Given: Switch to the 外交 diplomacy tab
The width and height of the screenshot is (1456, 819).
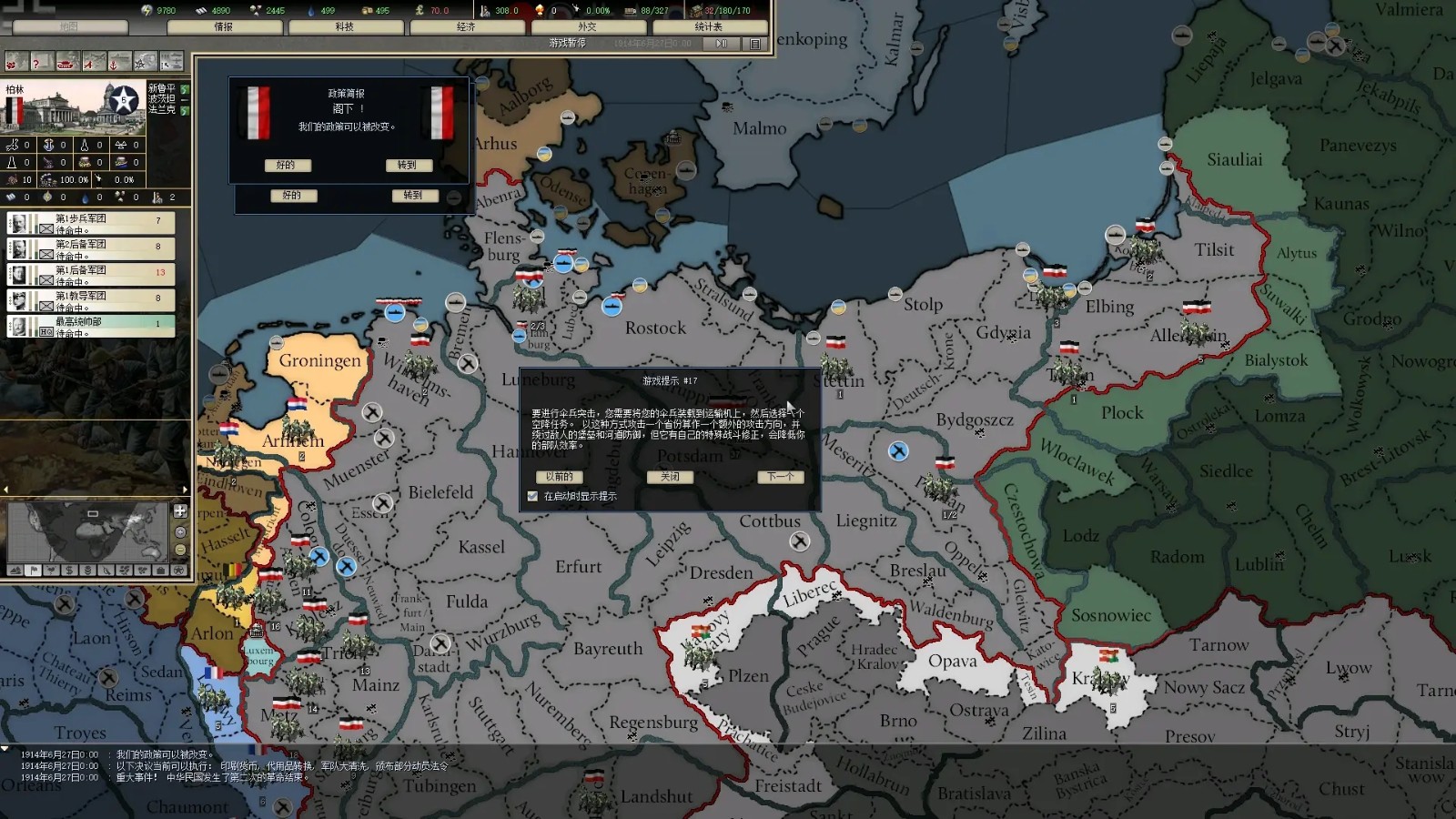Looking at the screenshot, I should coord(587,27).
